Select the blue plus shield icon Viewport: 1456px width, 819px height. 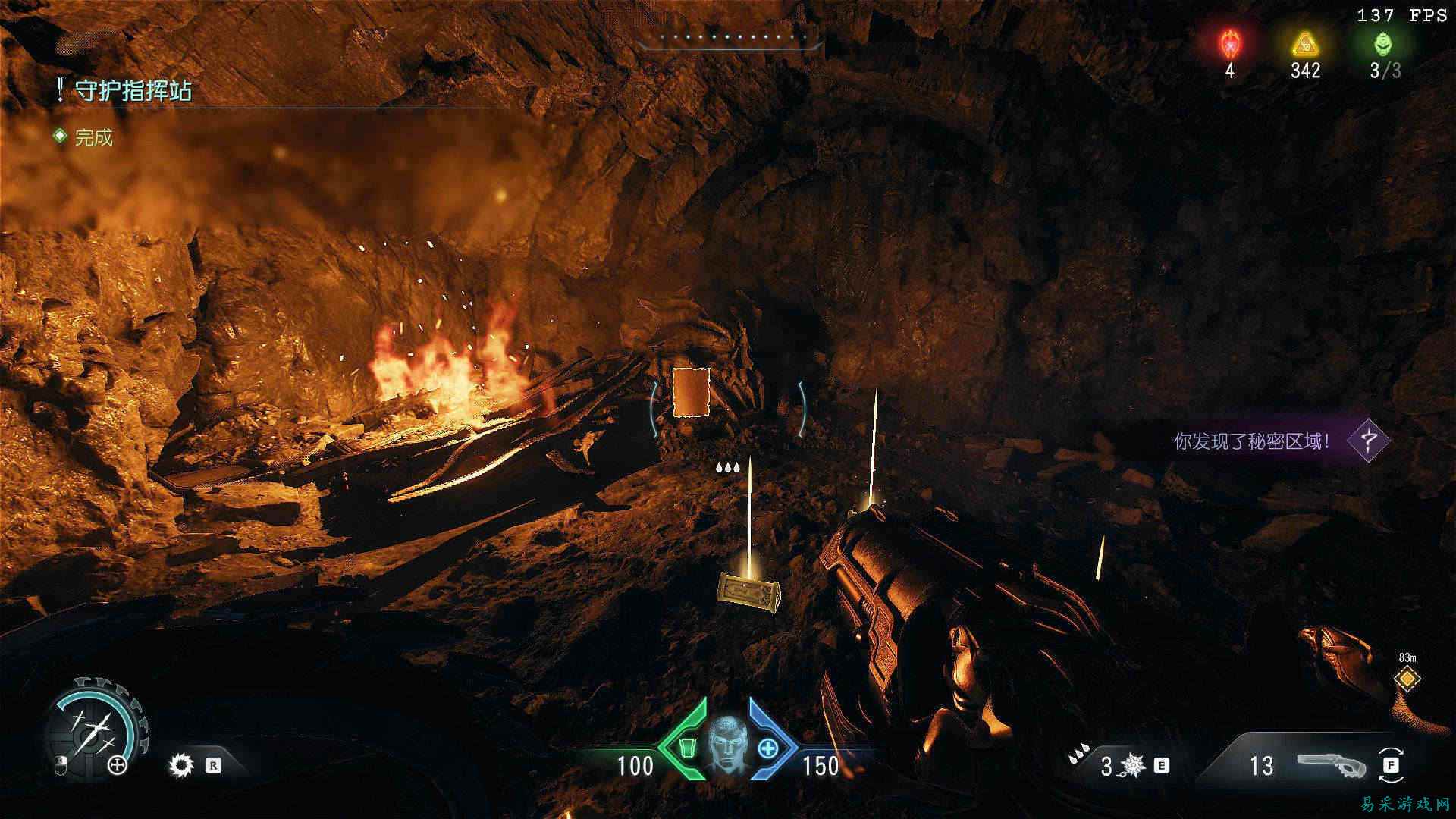(x=767, y=748)
